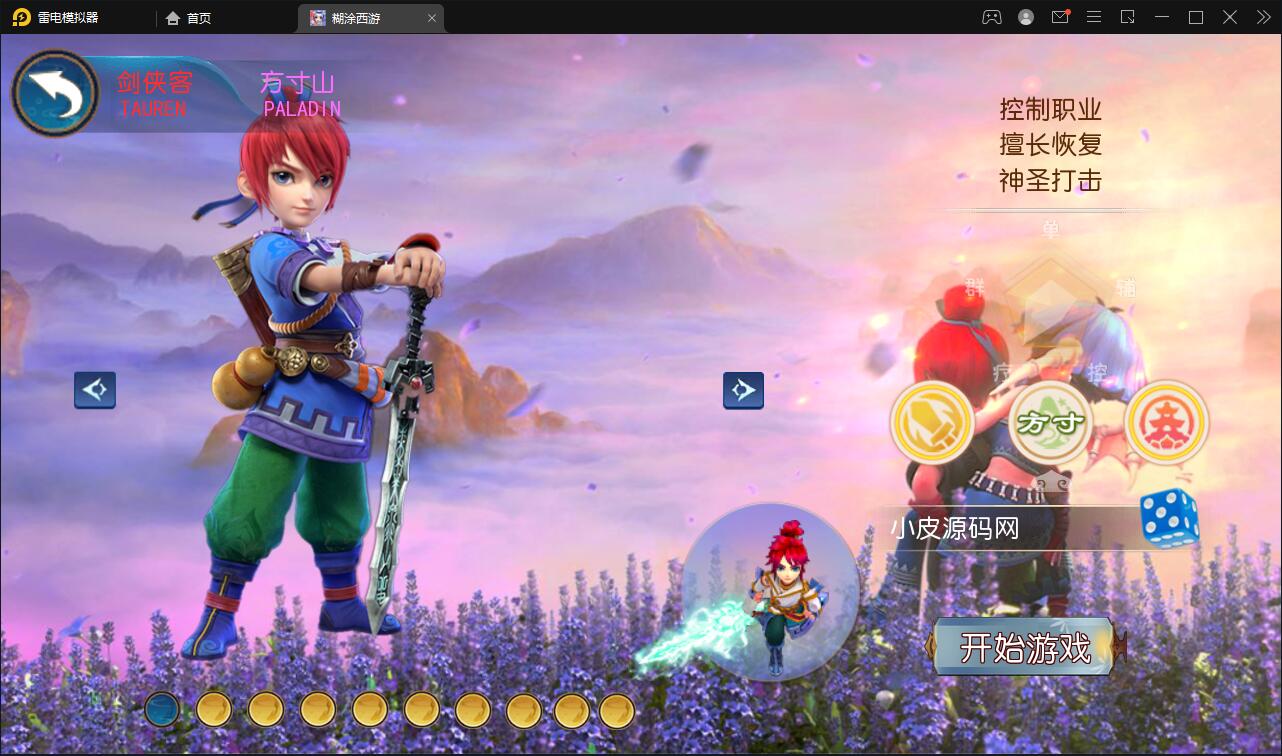Open the account avatar menu
This screenshot has height=756, width=1282.
pos(1025,17)
